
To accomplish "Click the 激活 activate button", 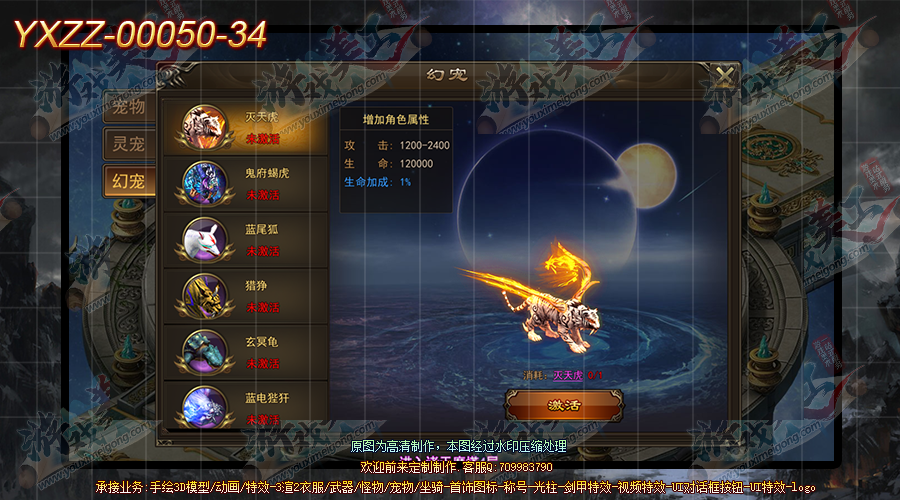I will click(x=563, y=405).
